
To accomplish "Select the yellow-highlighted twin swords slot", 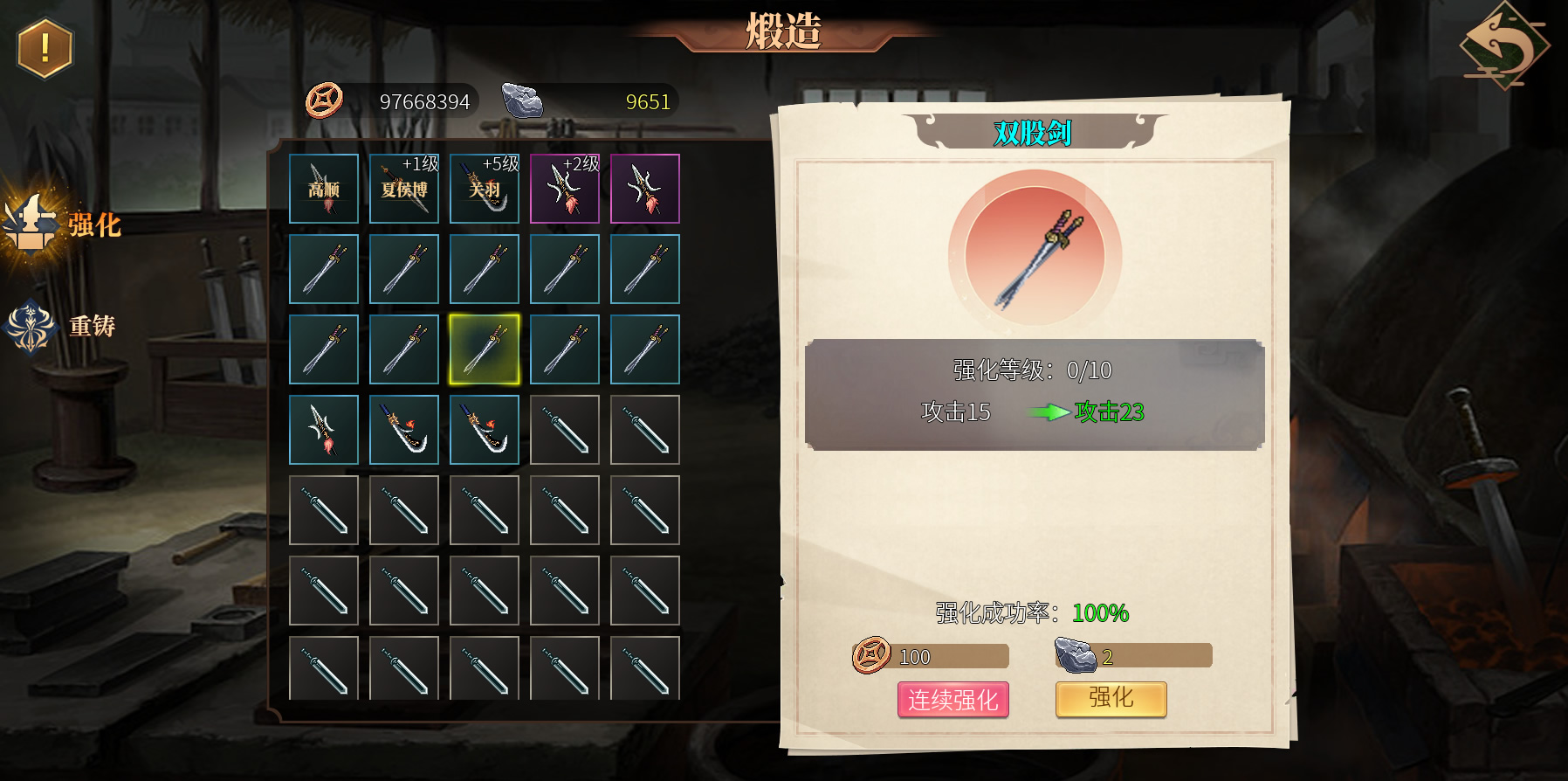I will [x=485, y=349].
